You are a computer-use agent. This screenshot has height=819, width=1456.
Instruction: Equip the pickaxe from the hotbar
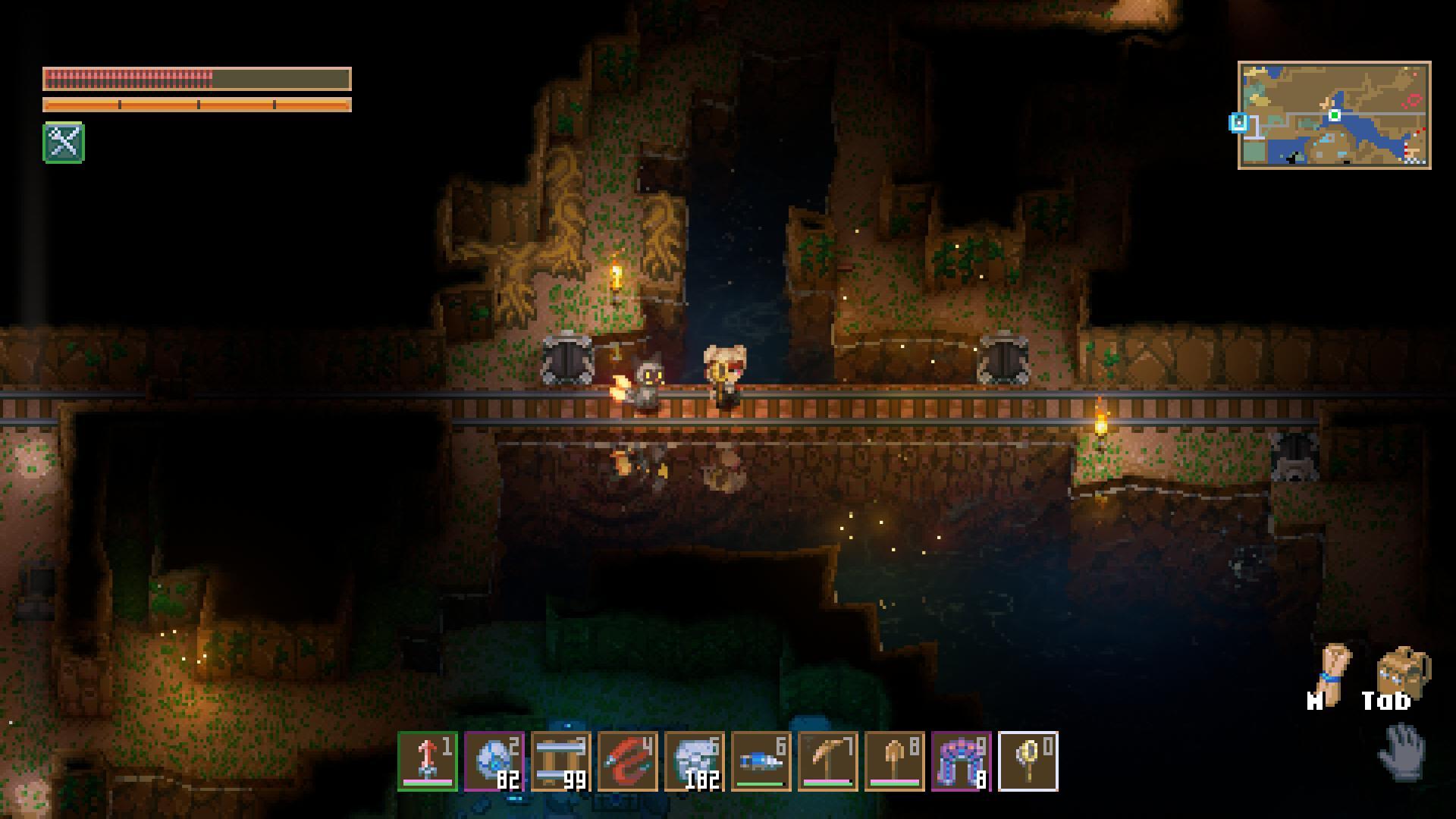pos(828,761)
